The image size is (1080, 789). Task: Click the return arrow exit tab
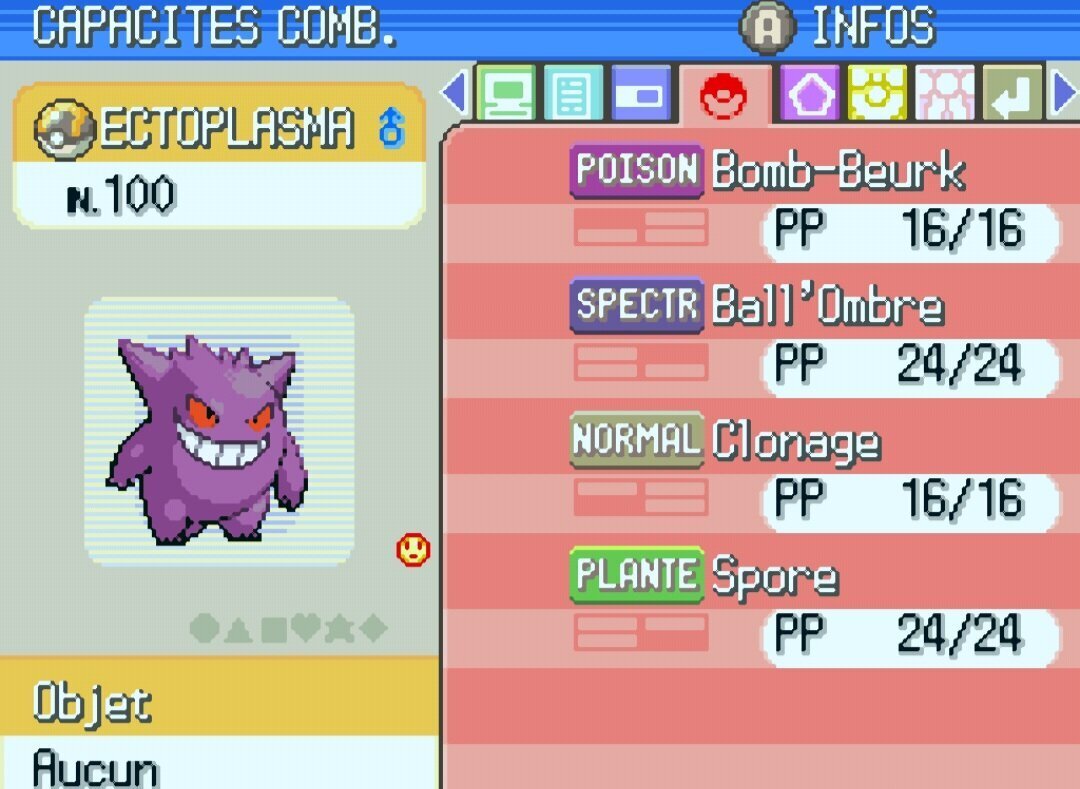pyautogui.click(x=1012, y=94)
